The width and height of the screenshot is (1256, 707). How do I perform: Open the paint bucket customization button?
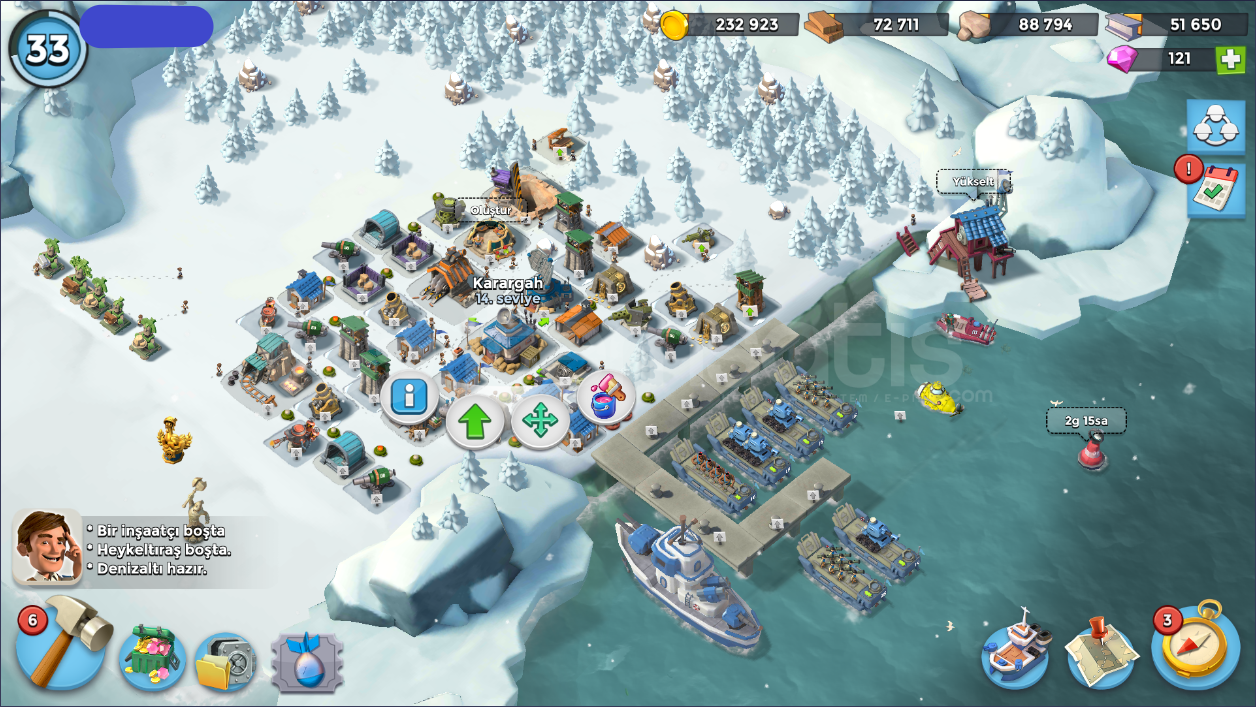[606, 397]
